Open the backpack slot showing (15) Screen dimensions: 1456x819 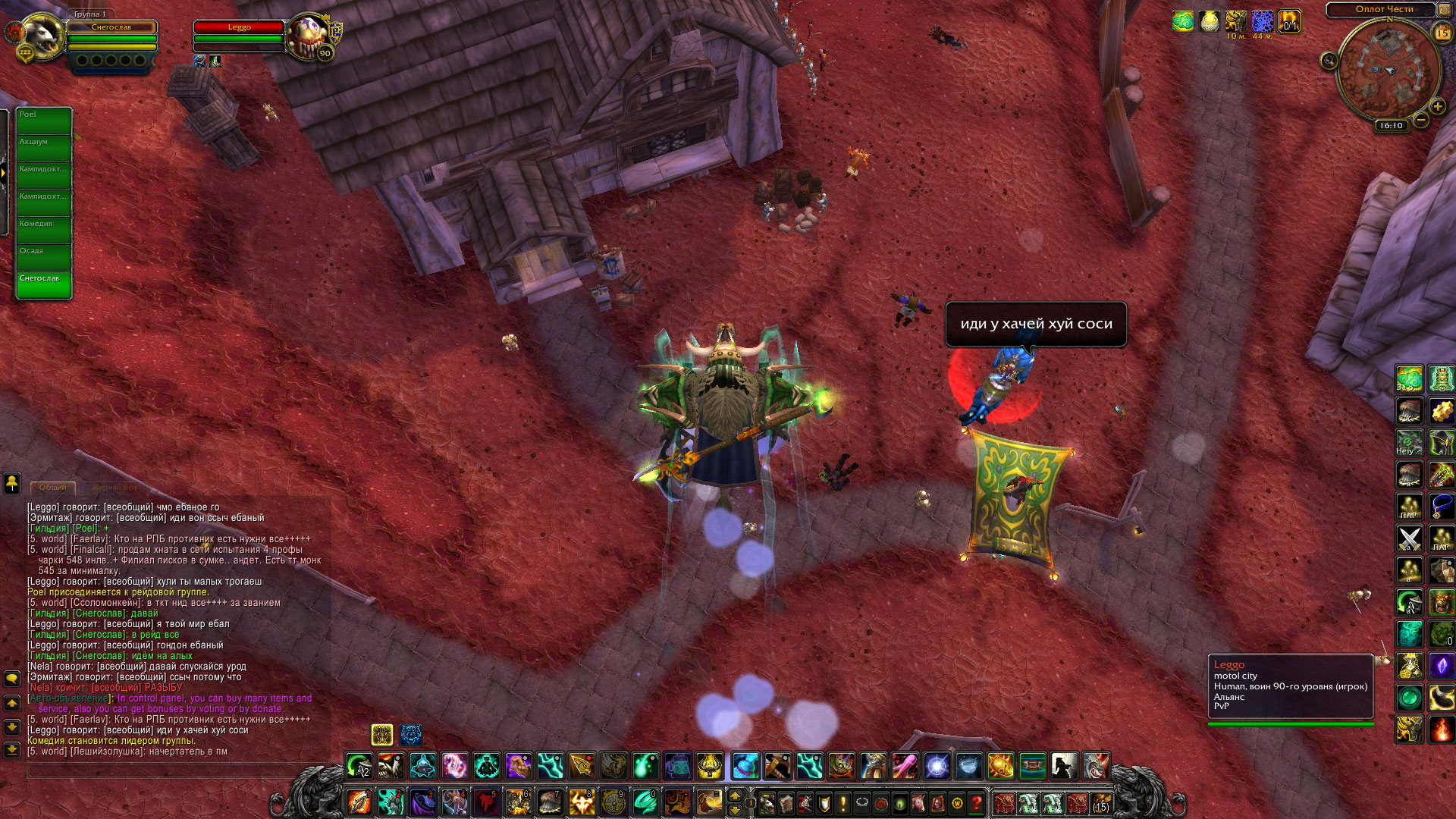click(1100, 802)
